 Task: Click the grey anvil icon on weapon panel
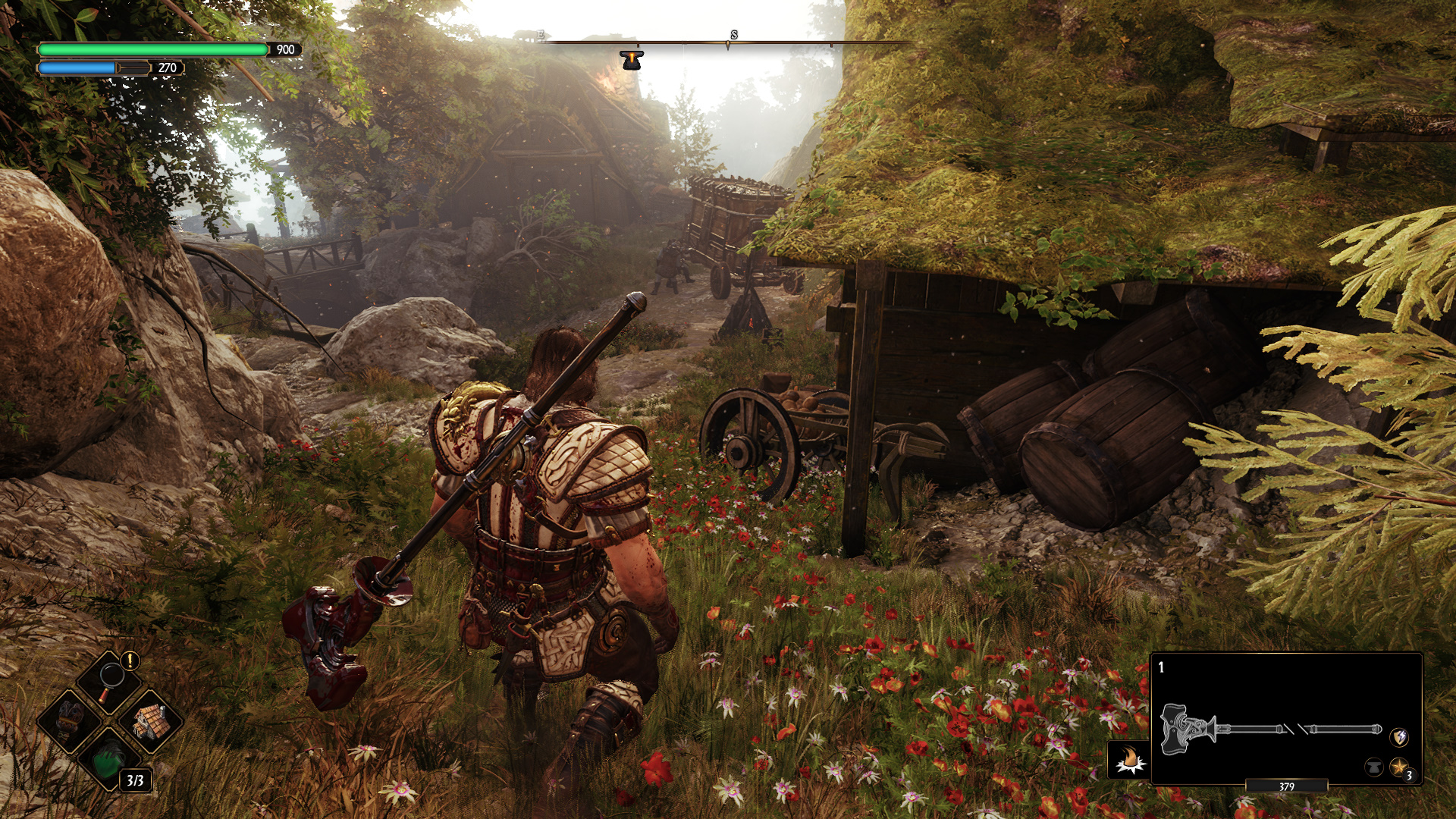[1373, 767]
